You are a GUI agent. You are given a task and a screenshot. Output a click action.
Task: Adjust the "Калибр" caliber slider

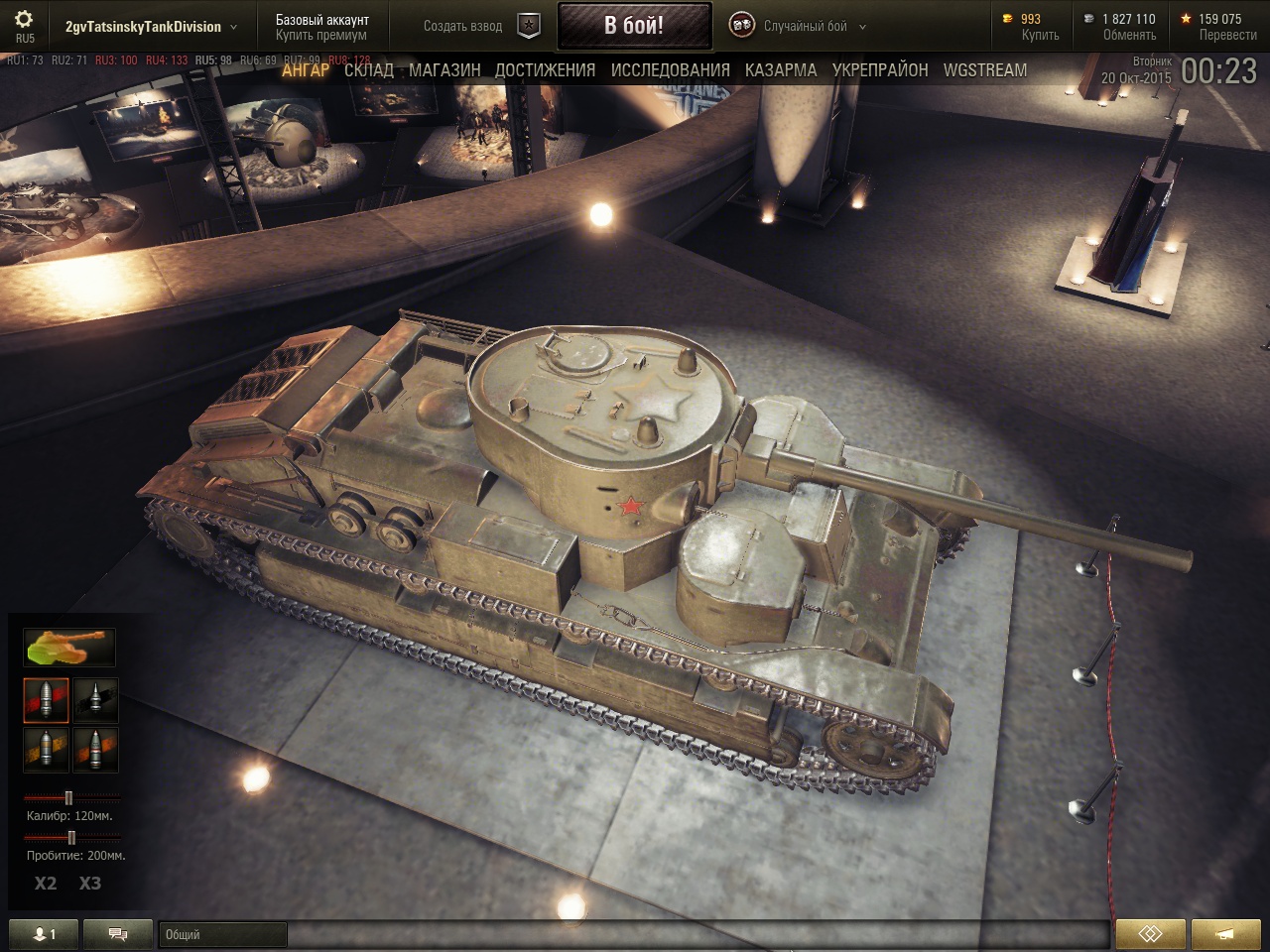tap(68, 797)
